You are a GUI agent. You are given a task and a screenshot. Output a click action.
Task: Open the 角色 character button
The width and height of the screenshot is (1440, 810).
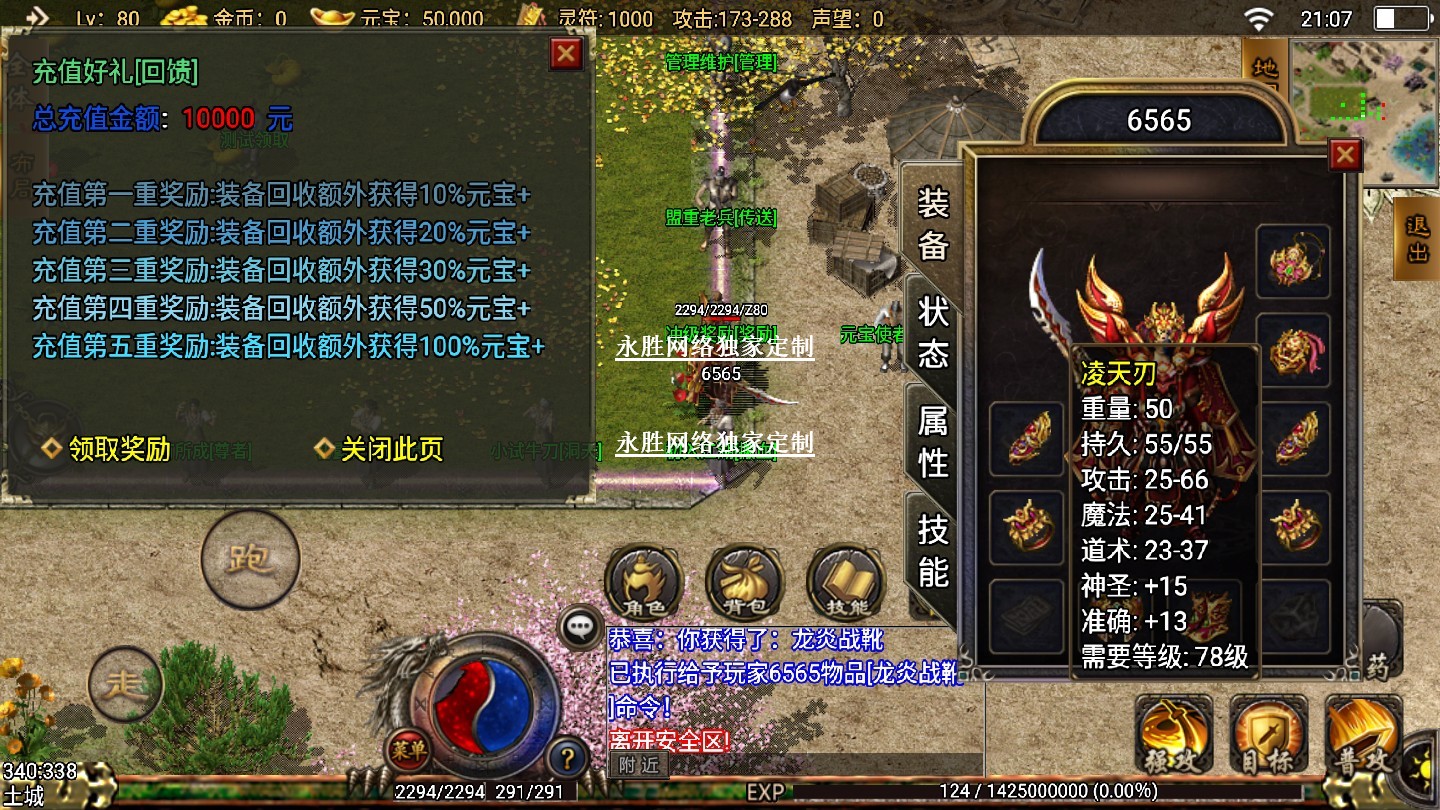coord(644,582)
